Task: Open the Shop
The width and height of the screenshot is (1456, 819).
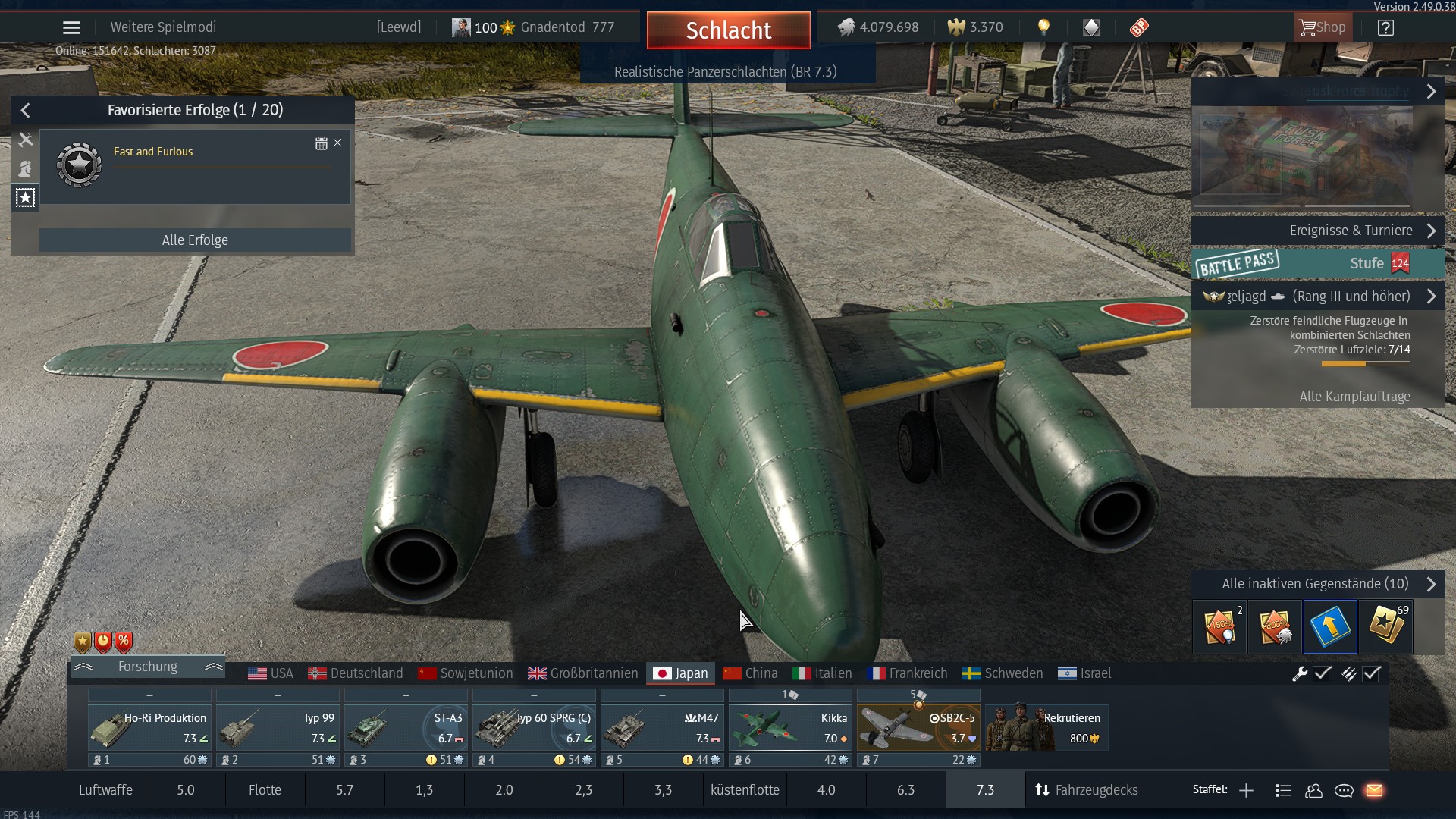Action: pyautogui.click(x=1322, y=28)
